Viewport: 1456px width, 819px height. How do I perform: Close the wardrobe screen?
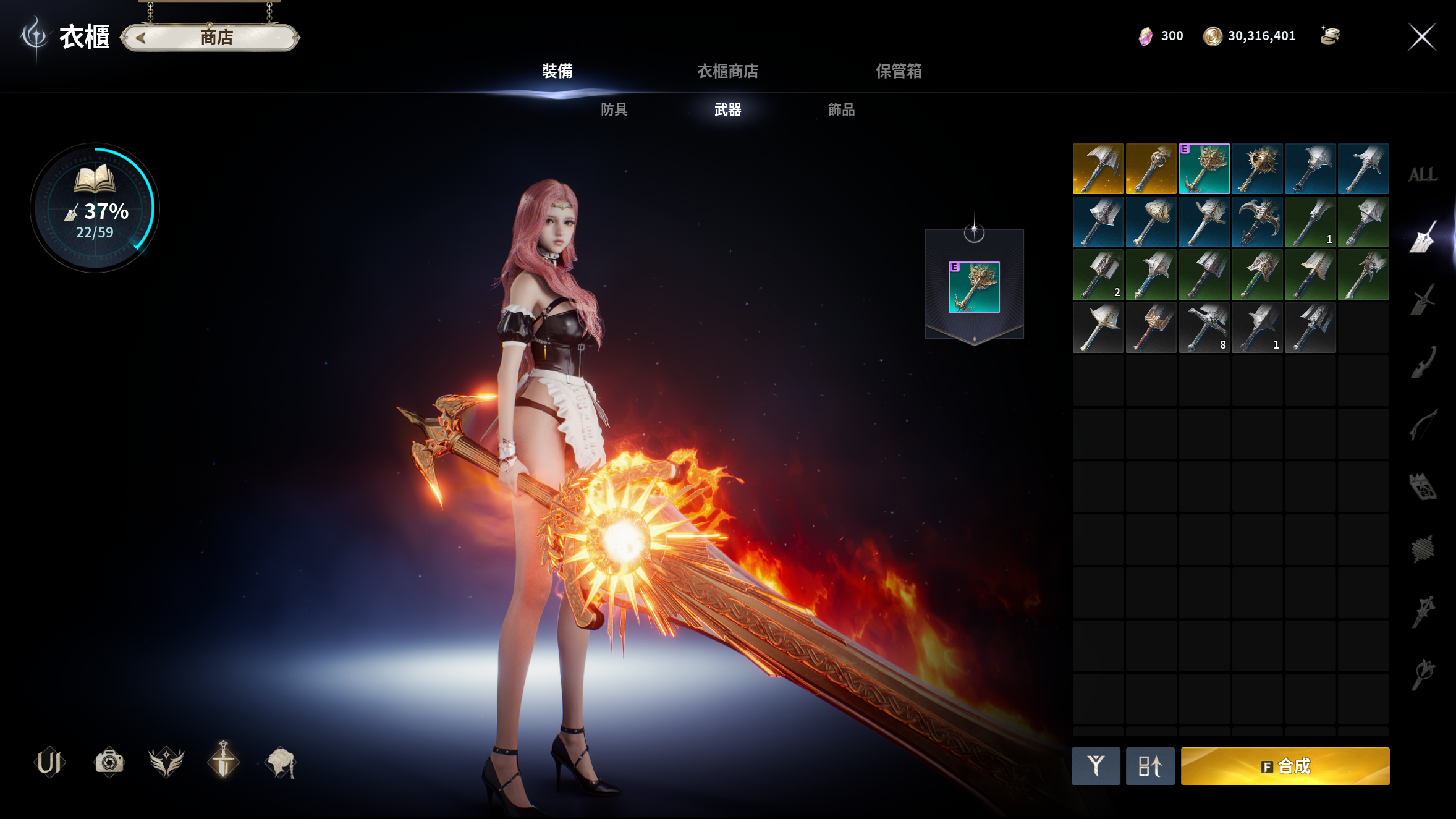1421,37
